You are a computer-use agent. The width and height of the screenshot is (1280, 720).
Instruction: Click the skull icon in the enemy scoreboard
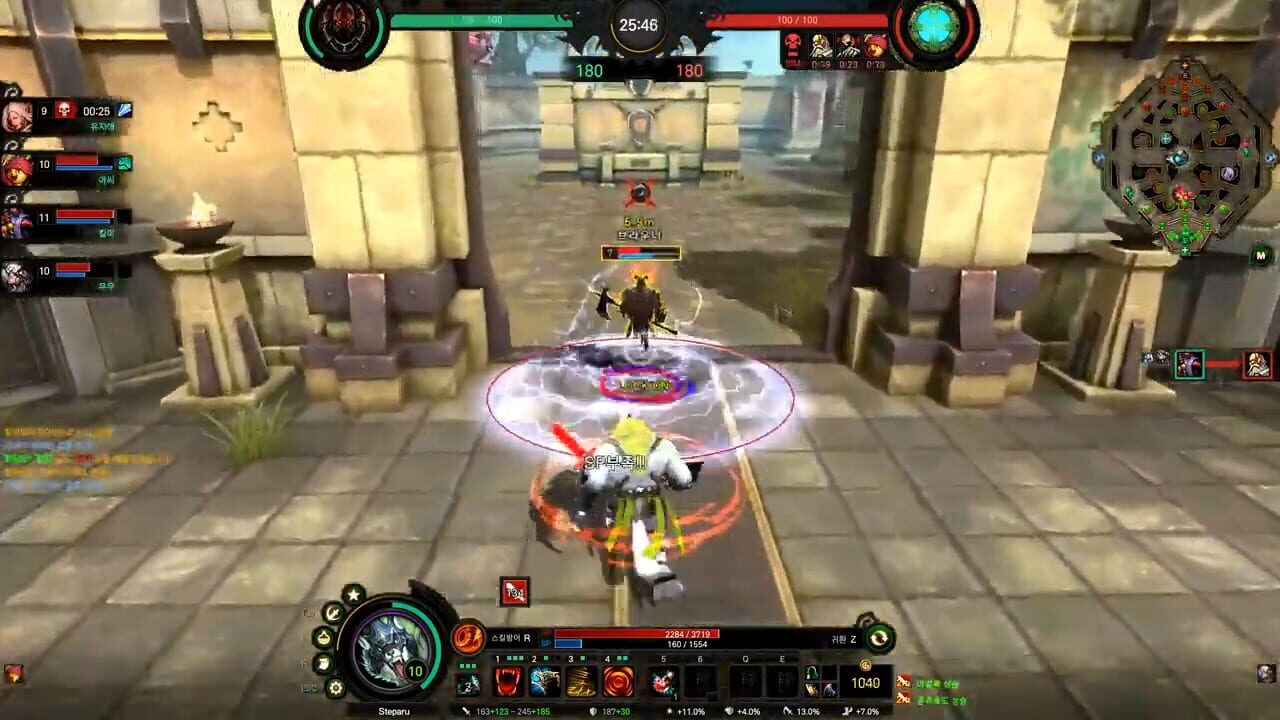point(793,46)
